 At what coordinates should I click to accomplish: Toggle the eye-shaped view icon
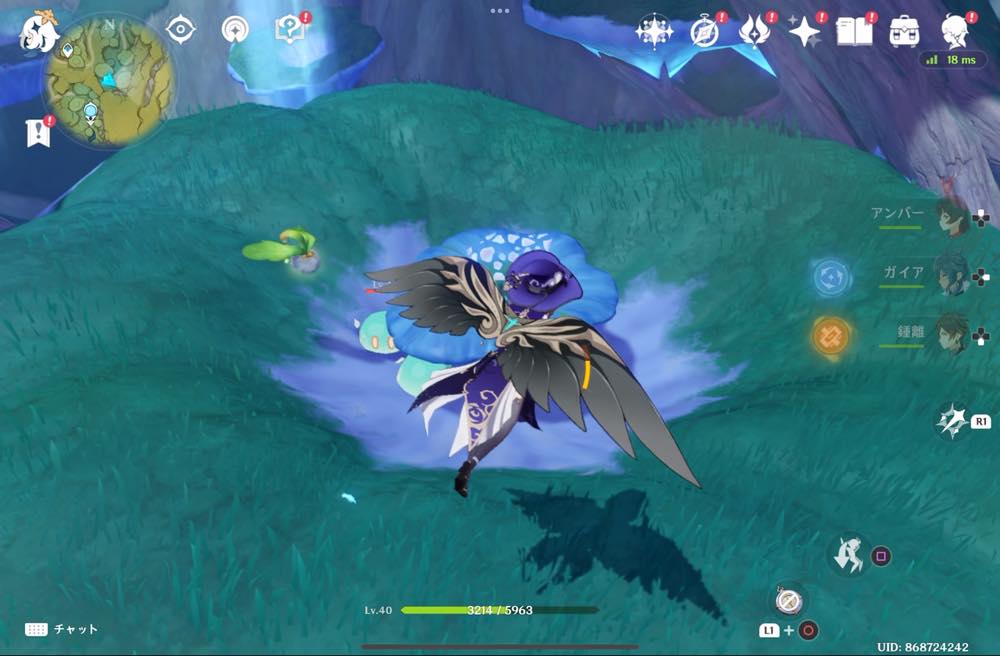180,30
